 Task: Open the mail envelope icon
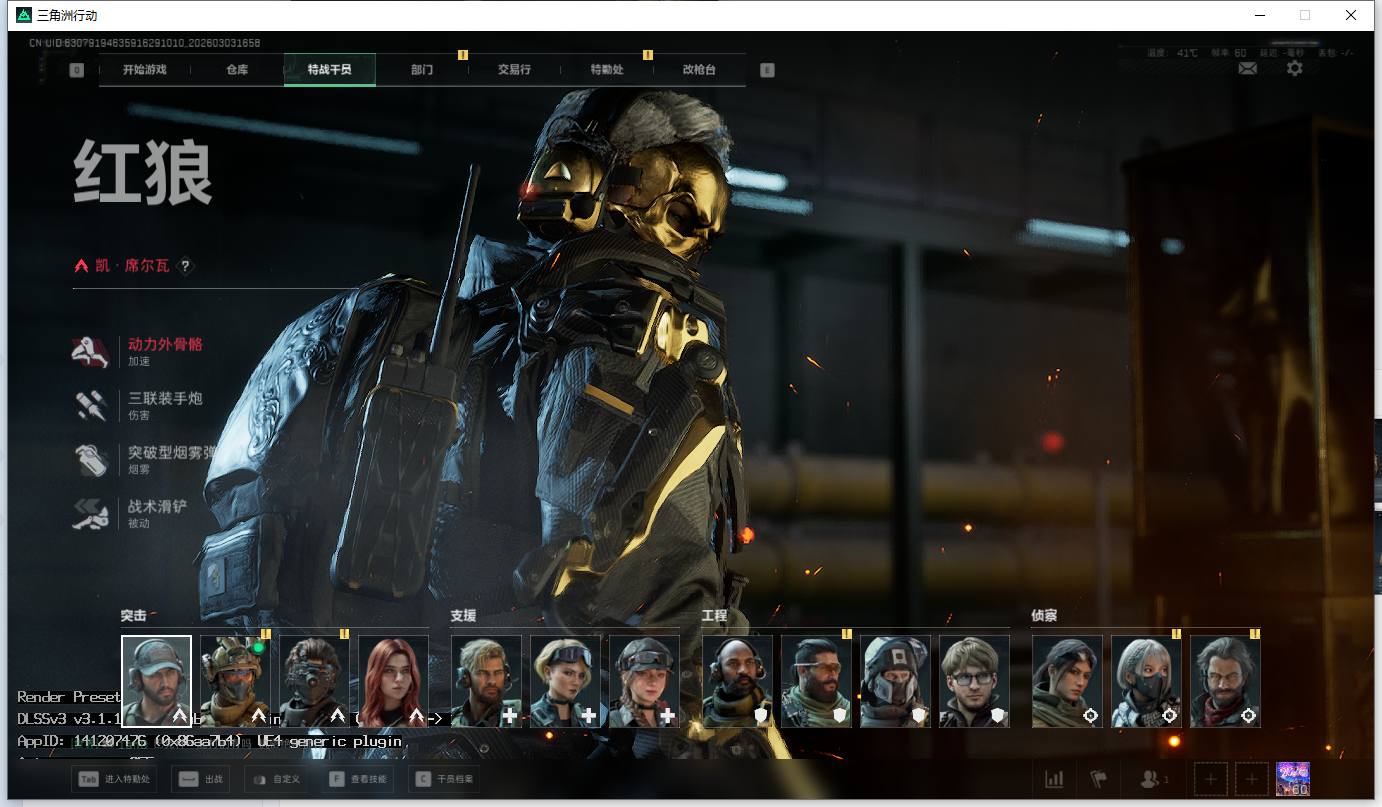pyautogui.click(x=1248, y=68)
